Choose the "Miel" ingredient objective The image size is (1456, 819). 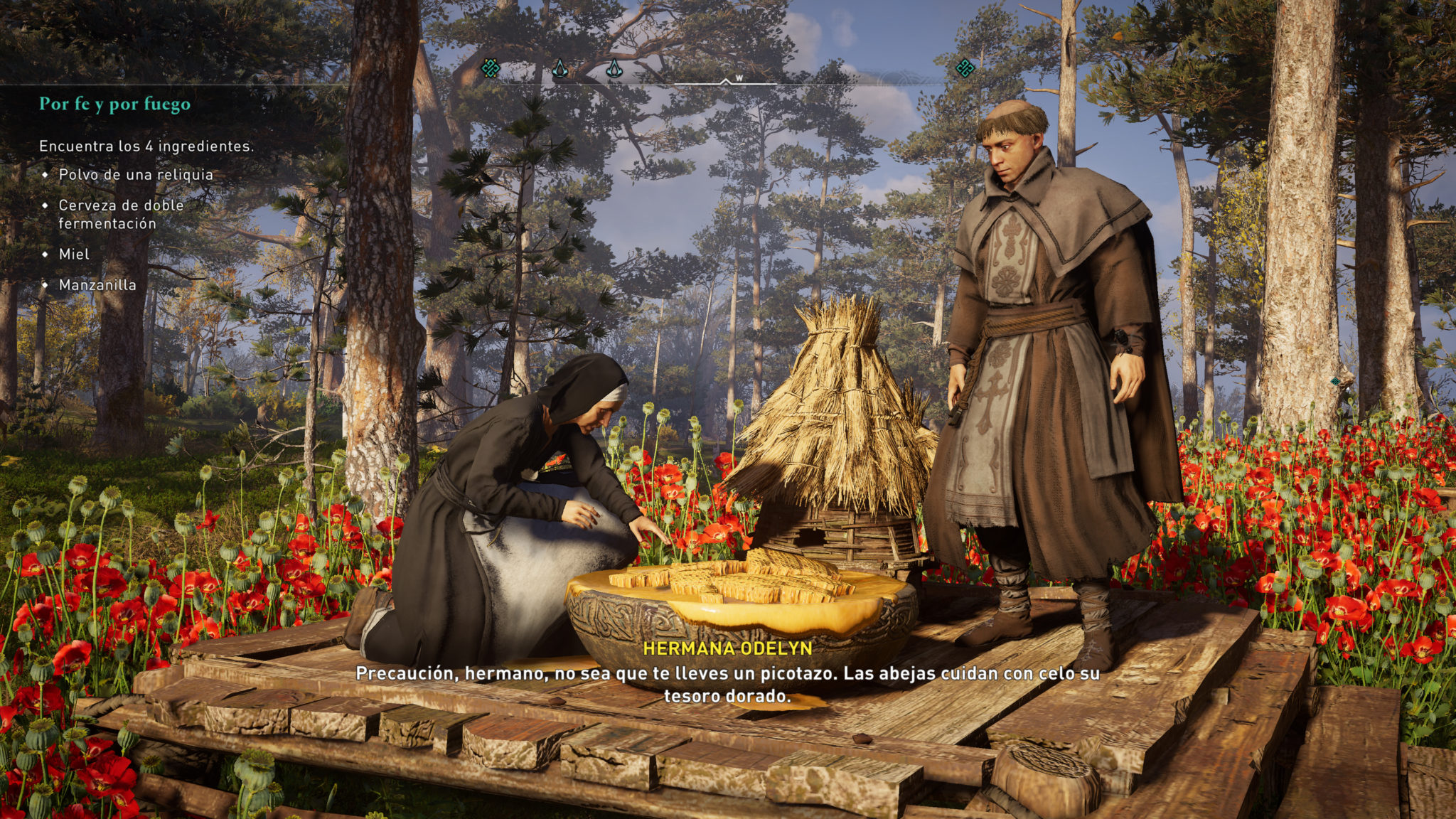[x=74, y=255]
